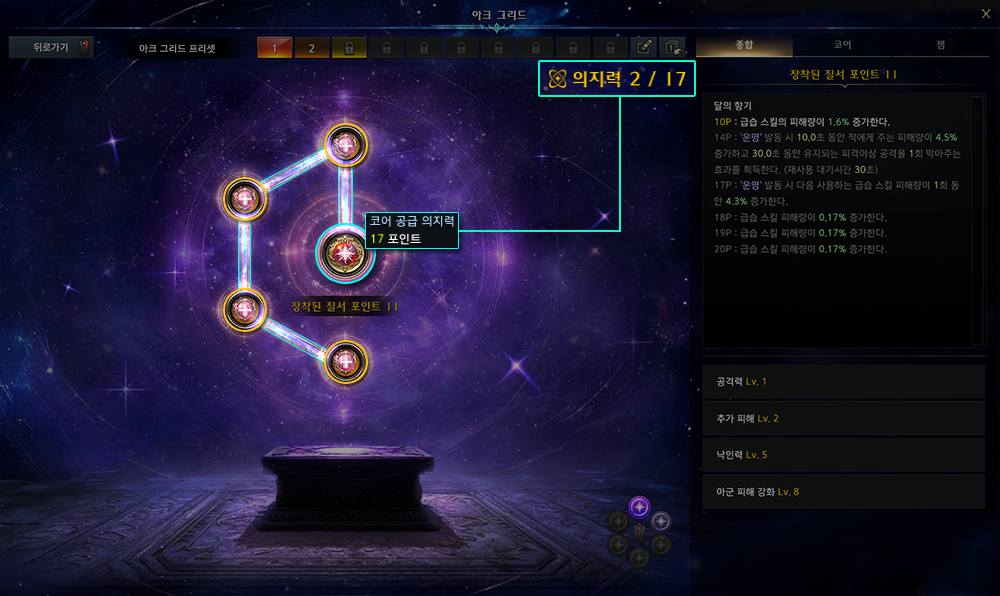Click the 낙인력 Lv. 5 row
The height and width of the screenshot is (596, 1000).
[844, 455]
